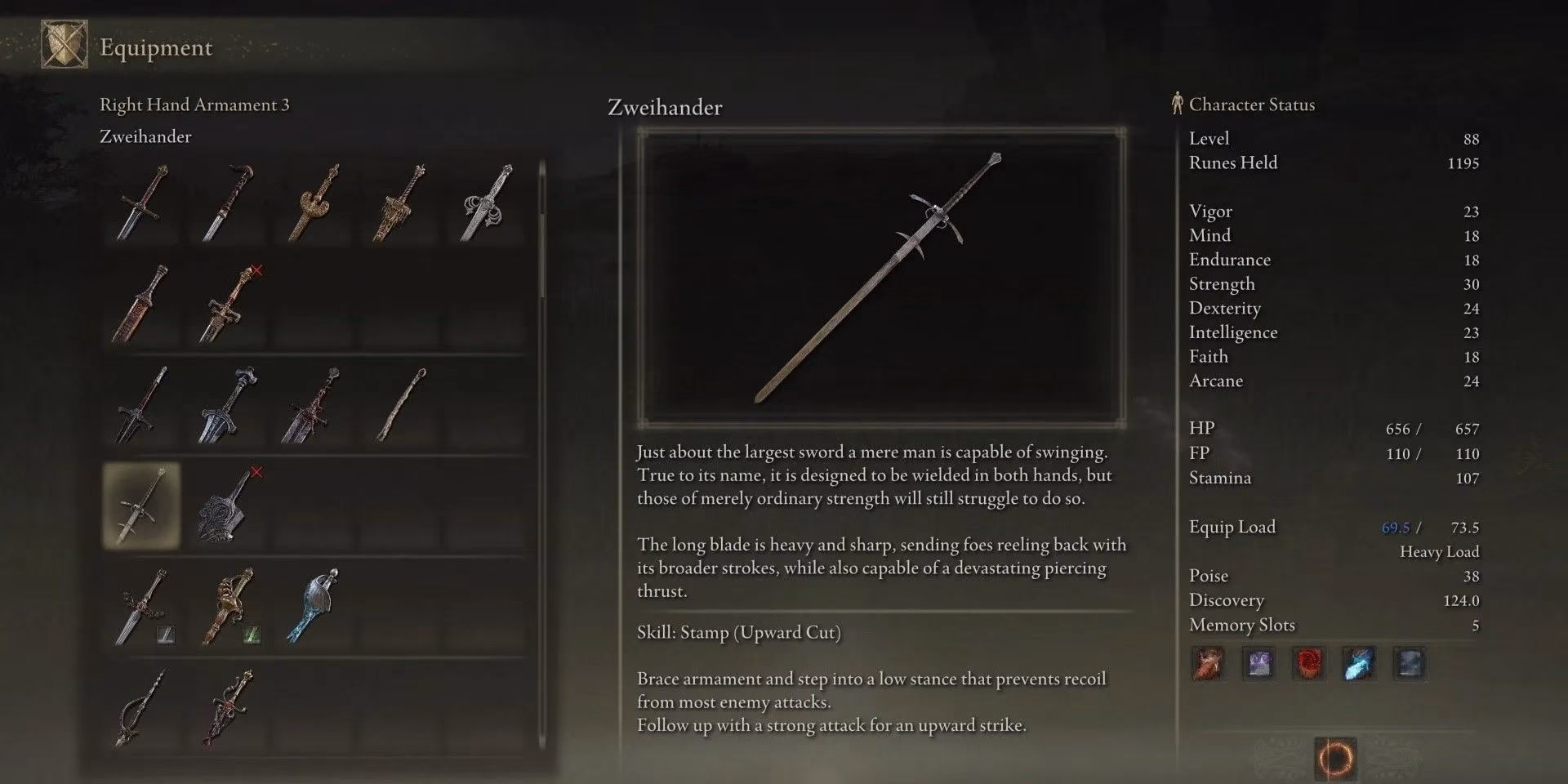1568x784 pixels.
Task: Click the Skill: Stamp (Upward Cut) text
Action: click(740, 632)
